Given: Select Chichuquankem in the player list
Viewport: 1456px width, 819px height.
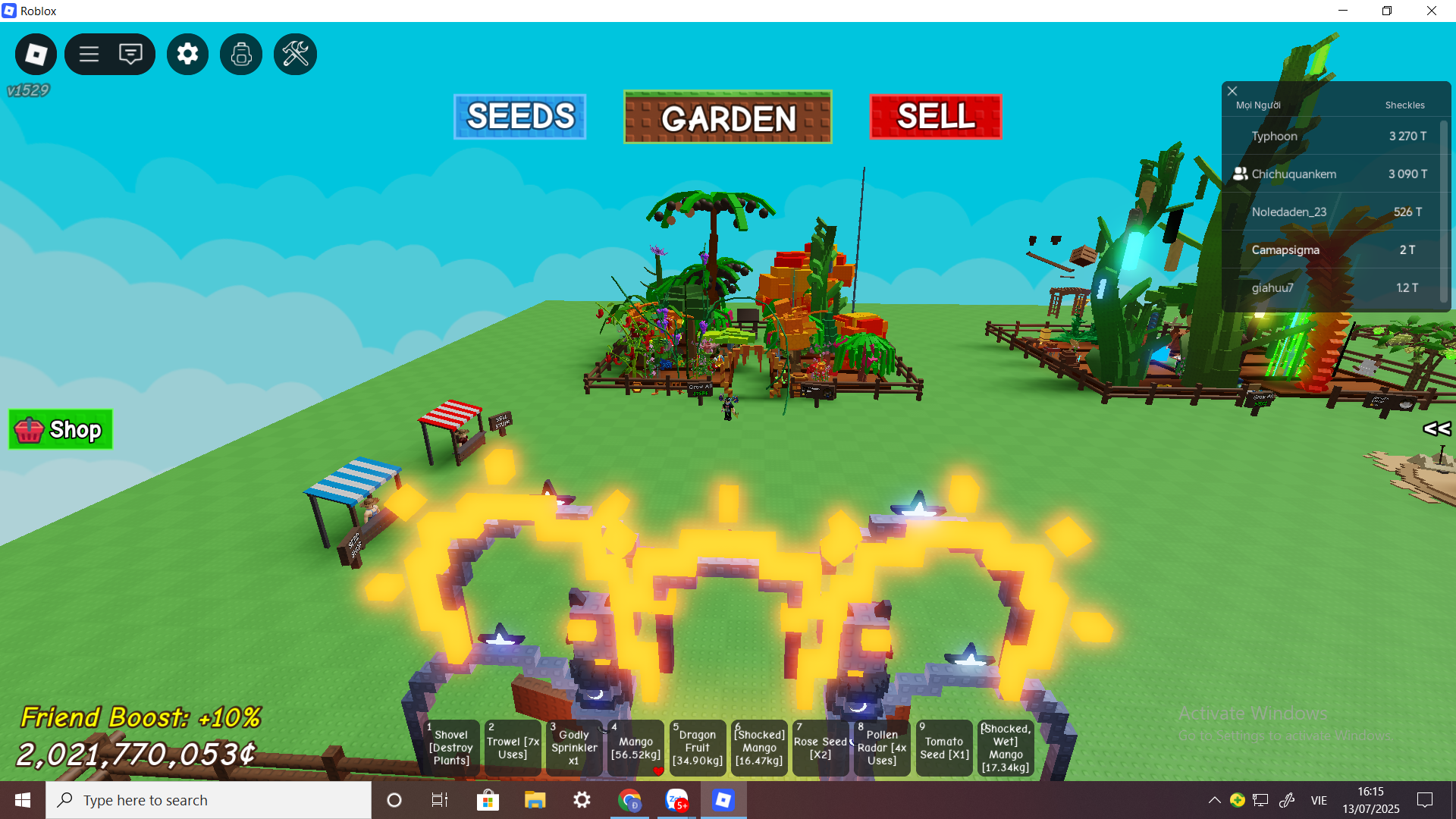Looking at the screenshot, I should pos(1294,174).
